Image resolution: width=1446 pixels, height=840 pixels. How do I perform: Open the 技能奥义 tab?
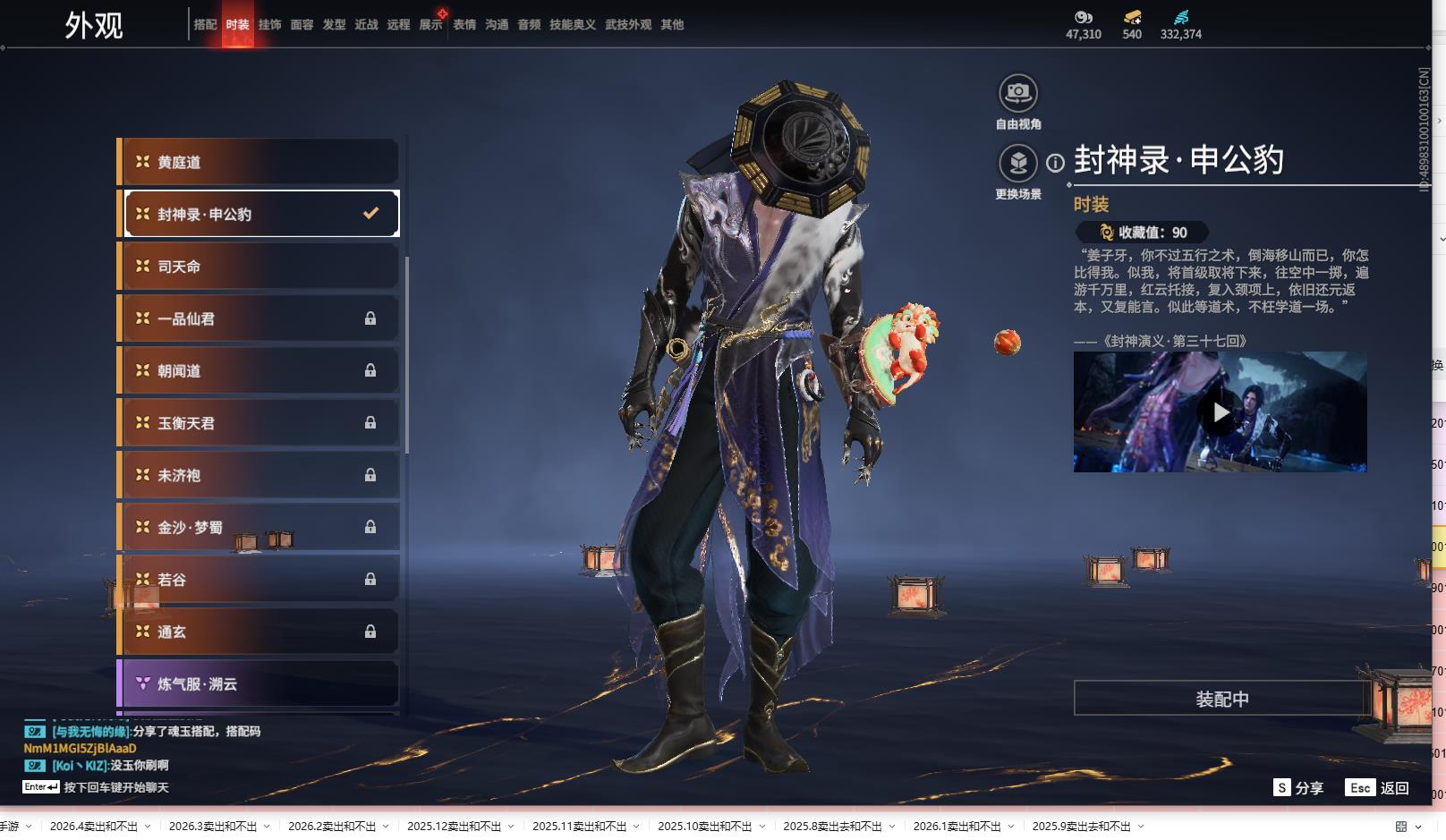click(x=572, y=25)
